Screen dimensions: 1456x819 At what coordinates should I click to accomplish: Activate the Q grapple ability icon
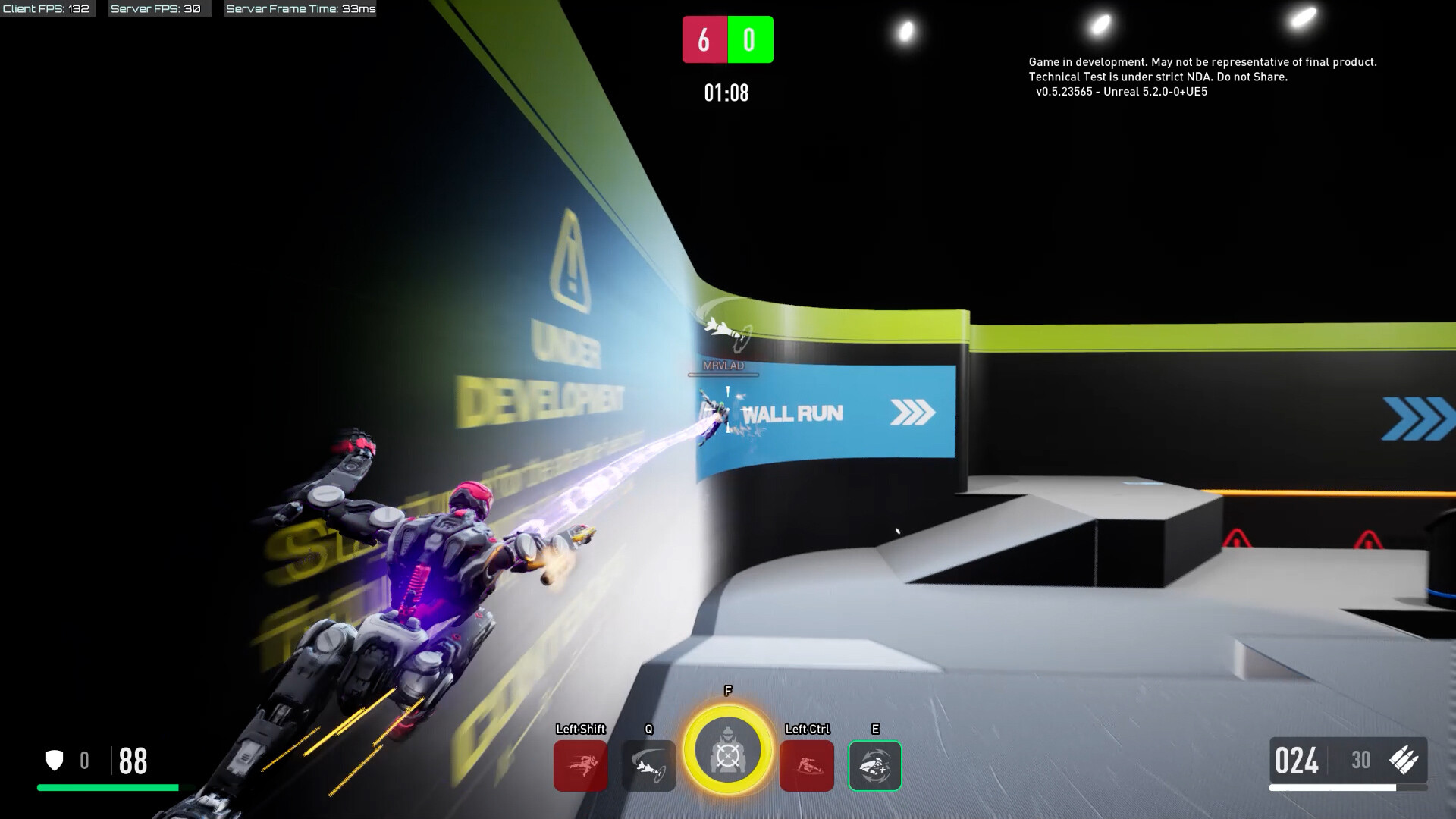tap(648, 766)
